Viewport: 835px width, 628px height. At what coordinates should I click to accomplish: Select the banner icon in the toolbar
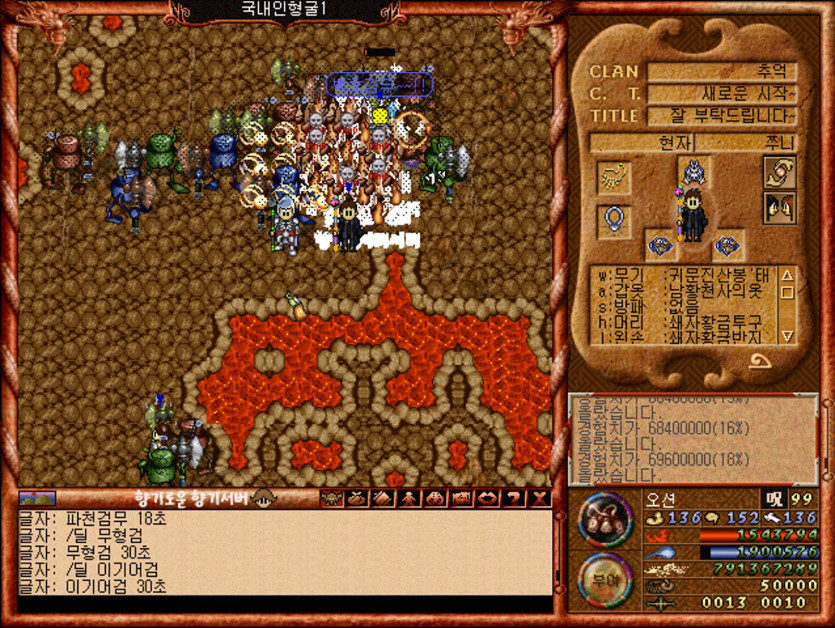pos(462,498)
